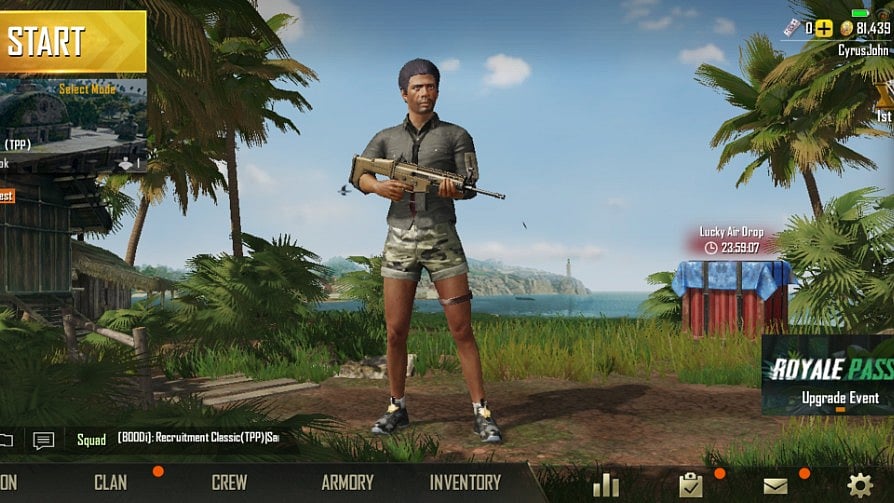Open the Armory tab

(x=347, y=482)
